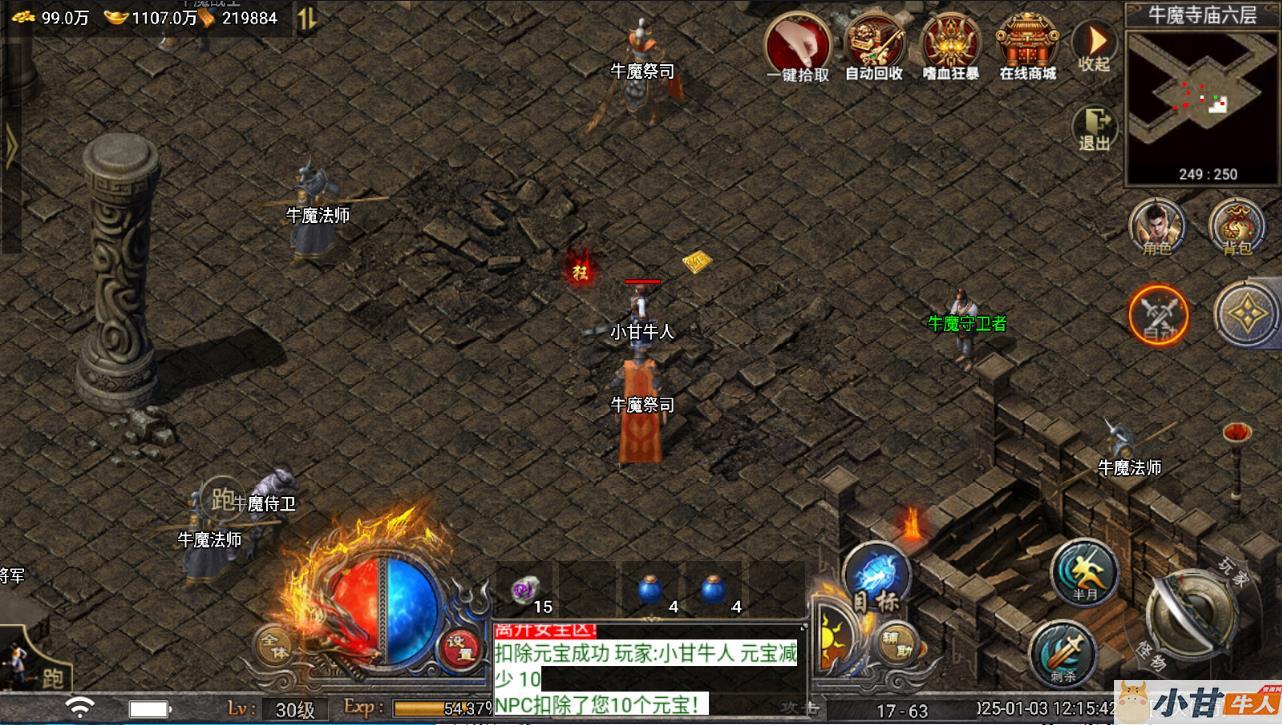Open the 在线商城 online shop
This screenshot has width=1282, height=725.
point(1027,44)
